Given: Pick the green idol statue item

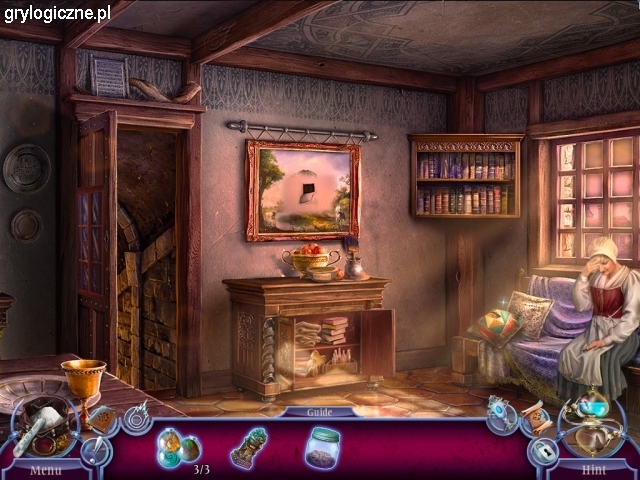Looking at the screenshot, I should pyautogui.click(x=248, y=446).
